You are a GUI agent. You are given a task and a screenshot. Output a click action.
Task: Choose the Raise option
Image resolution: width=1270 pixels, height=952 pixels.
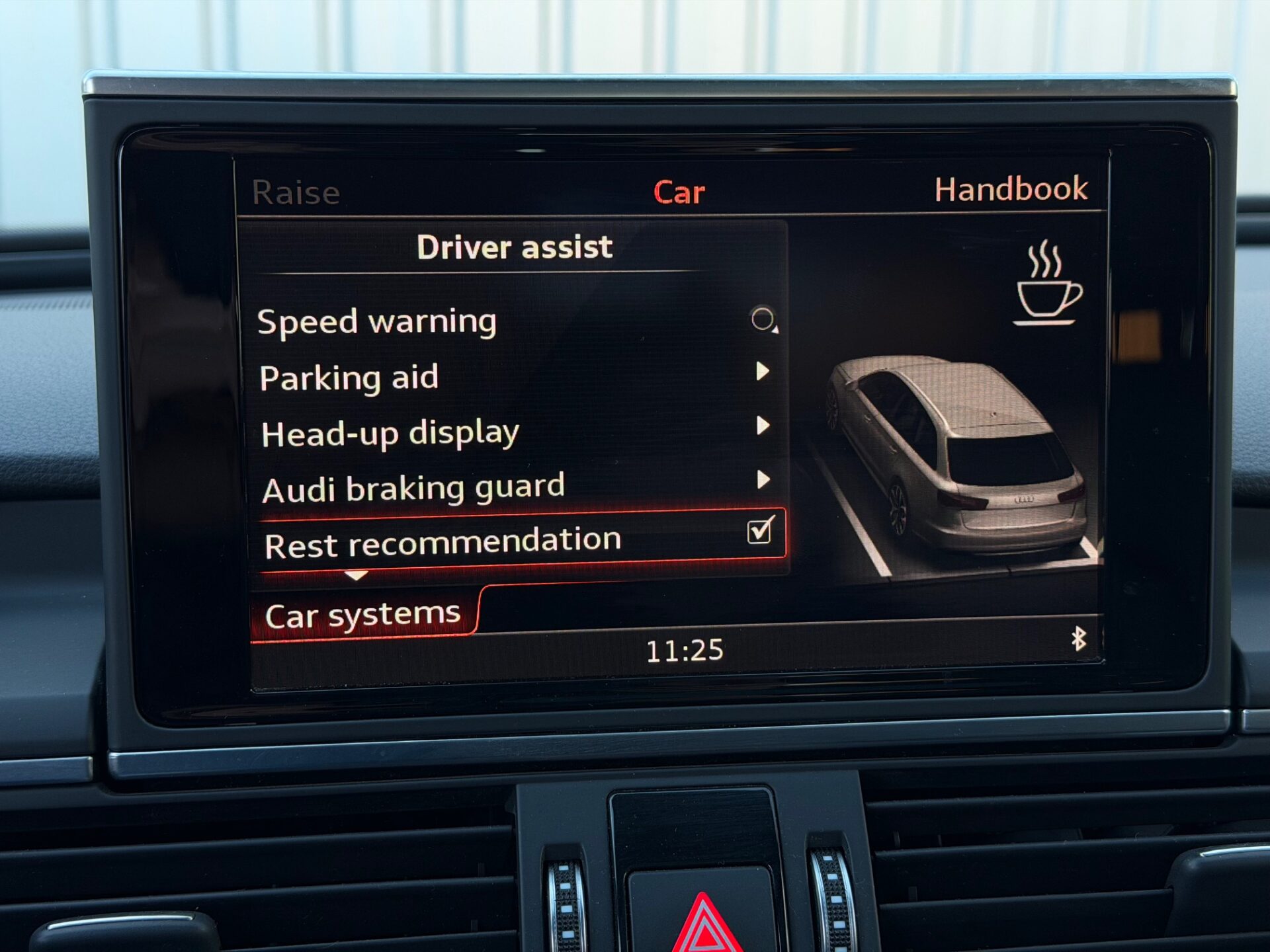[x=296, y=193]
